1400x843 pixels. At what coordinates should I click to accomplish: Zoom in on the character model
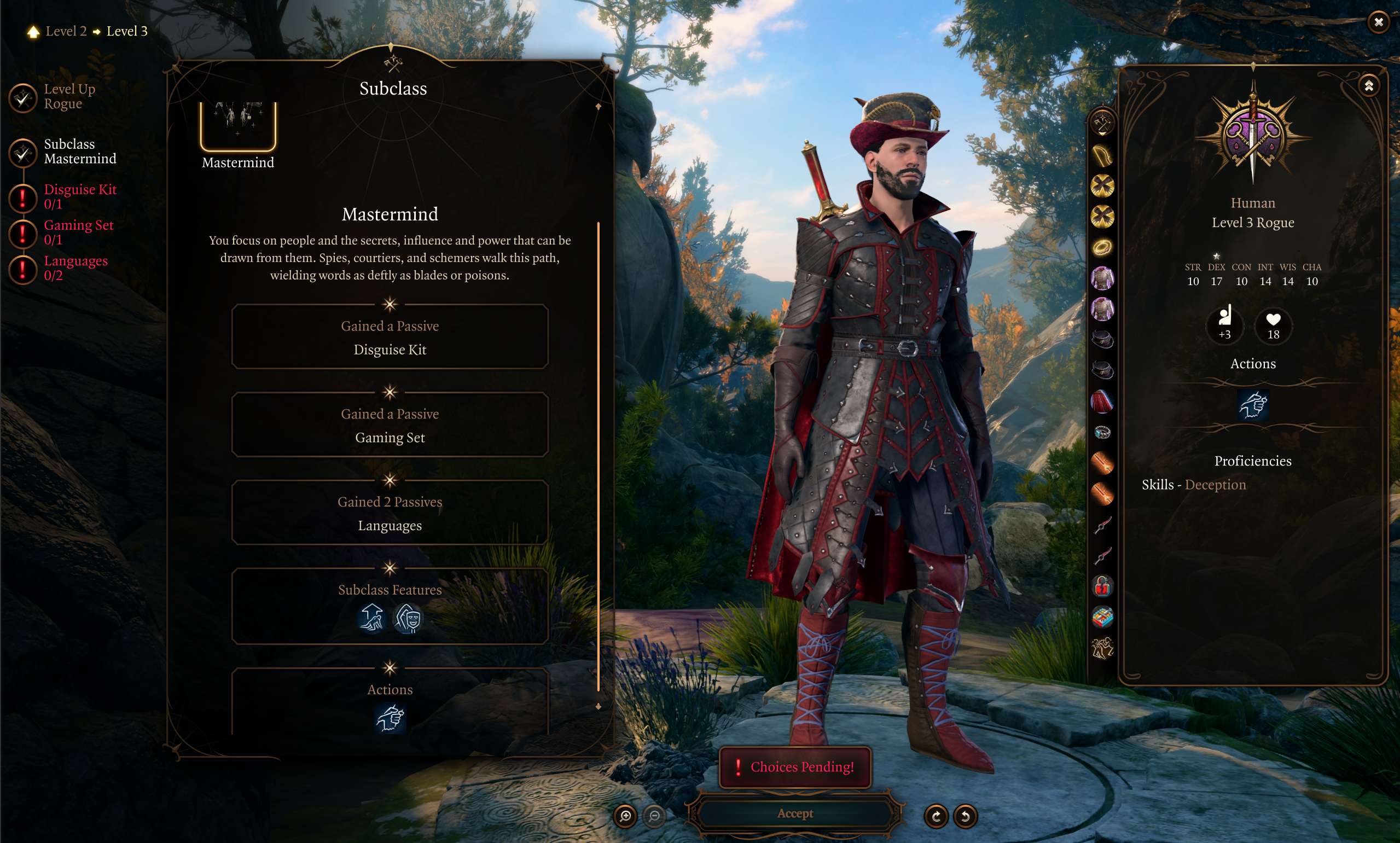pos(625,816)
